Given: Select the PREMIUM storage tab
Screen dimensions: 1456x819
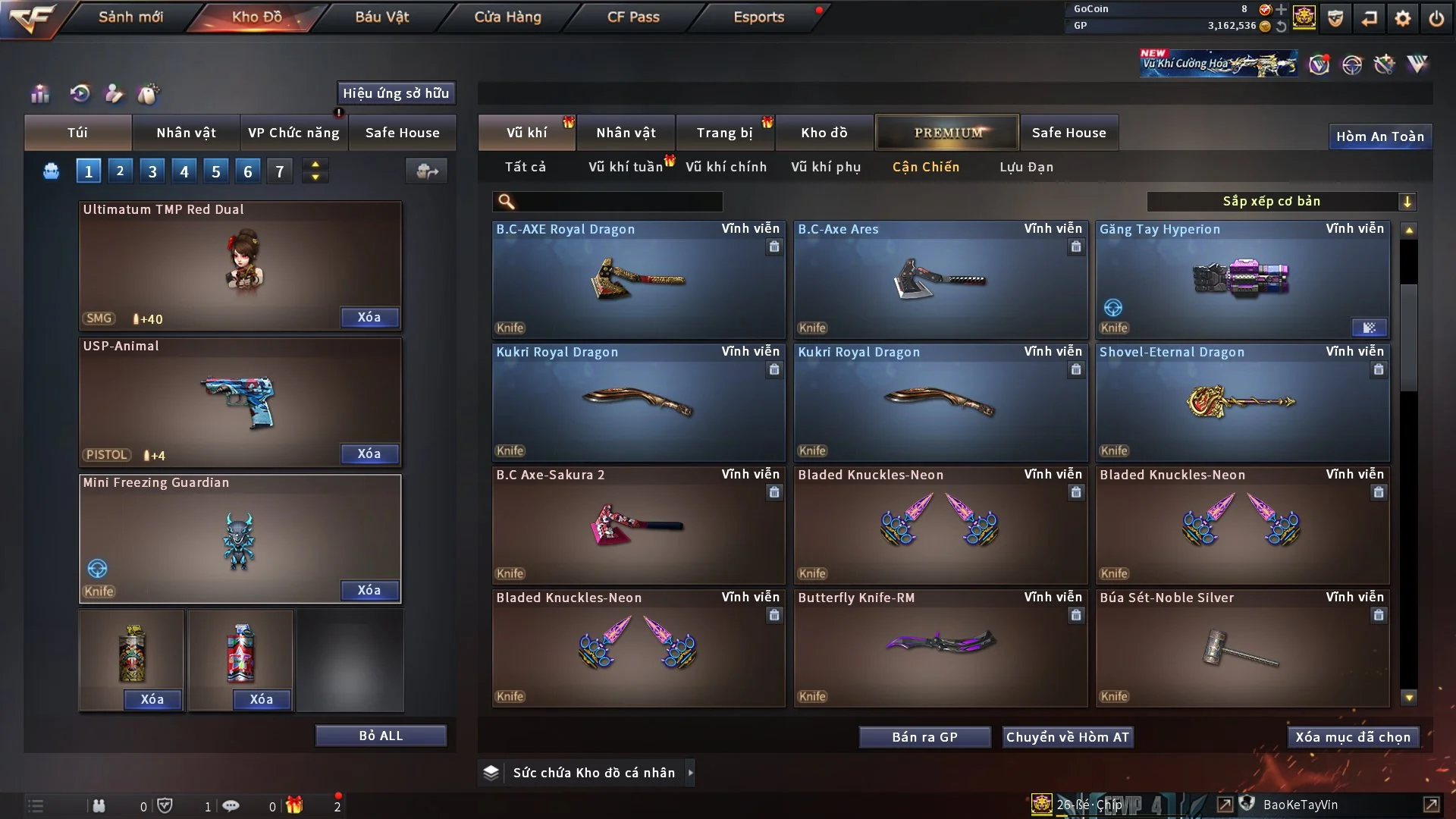Looking at the screenshot, I should (x=947, y=133).
